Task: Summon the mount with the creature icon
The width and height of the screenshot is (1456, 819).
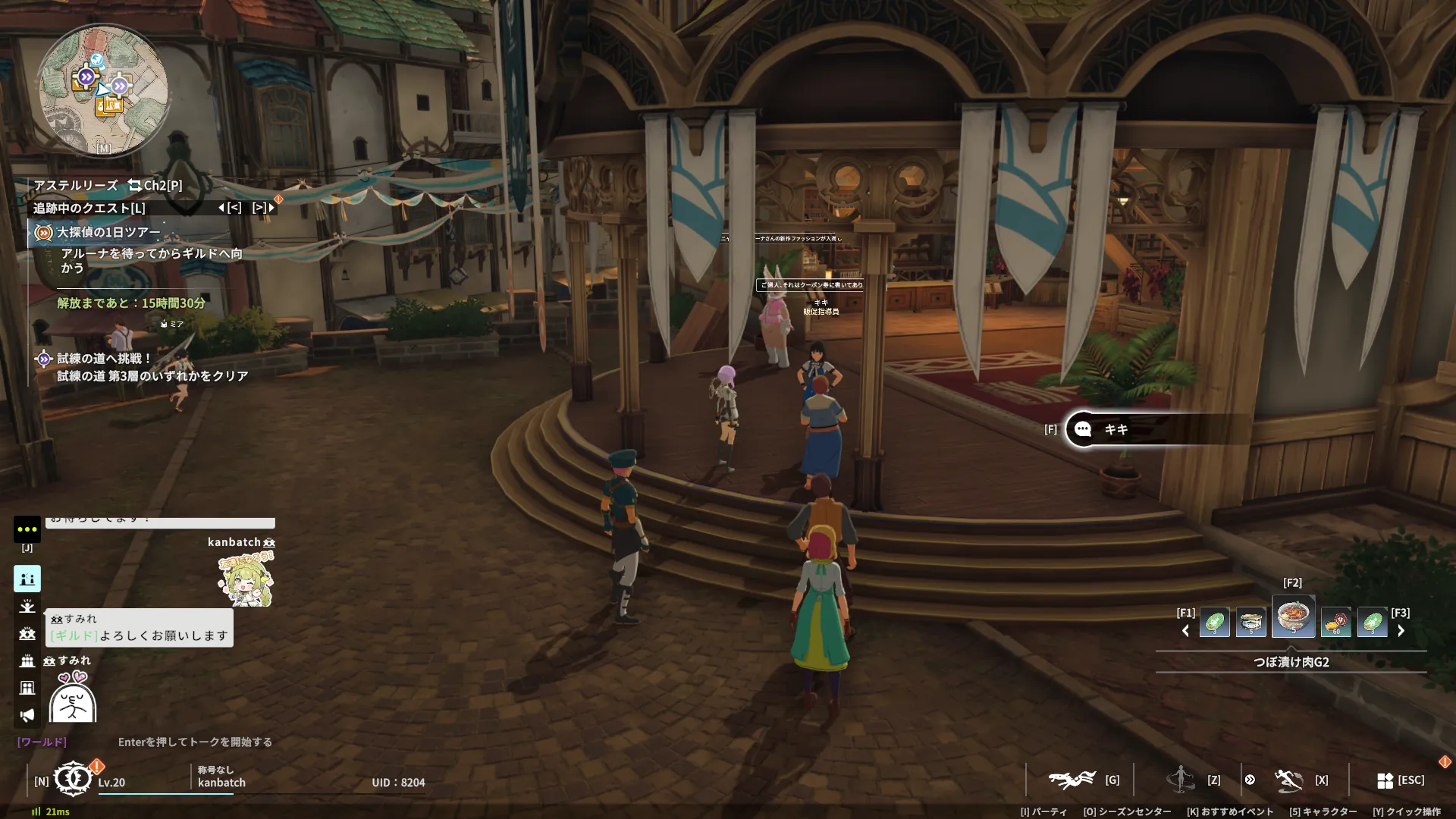Action: [x=1072, y=780]
